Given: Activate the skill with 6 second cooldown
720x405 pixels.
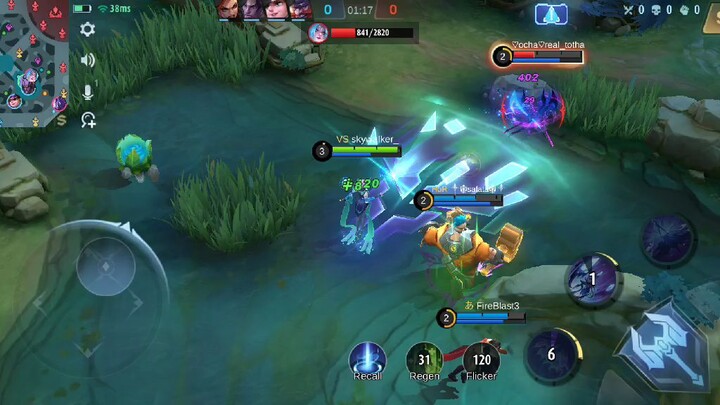Looking at the screenshot, I should click(551, 355).
